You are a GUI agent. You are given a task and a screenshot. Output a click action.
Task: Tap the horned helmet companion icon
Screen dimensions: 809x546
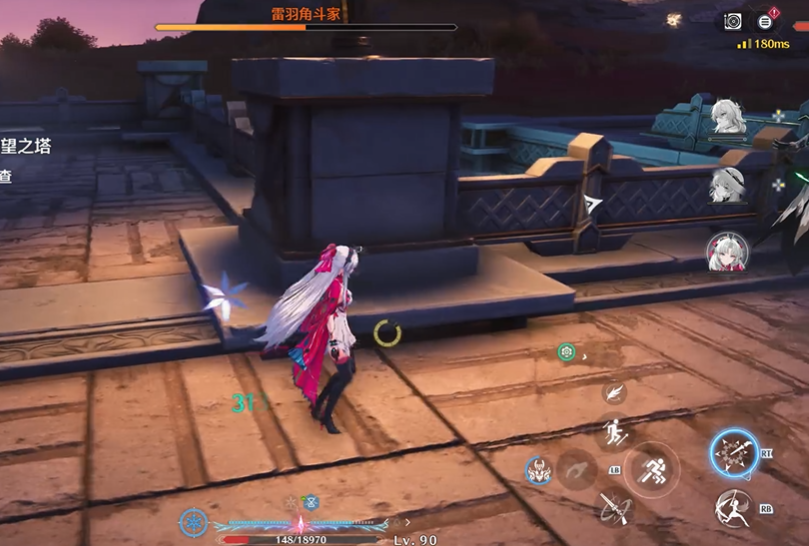click(539, 469)
